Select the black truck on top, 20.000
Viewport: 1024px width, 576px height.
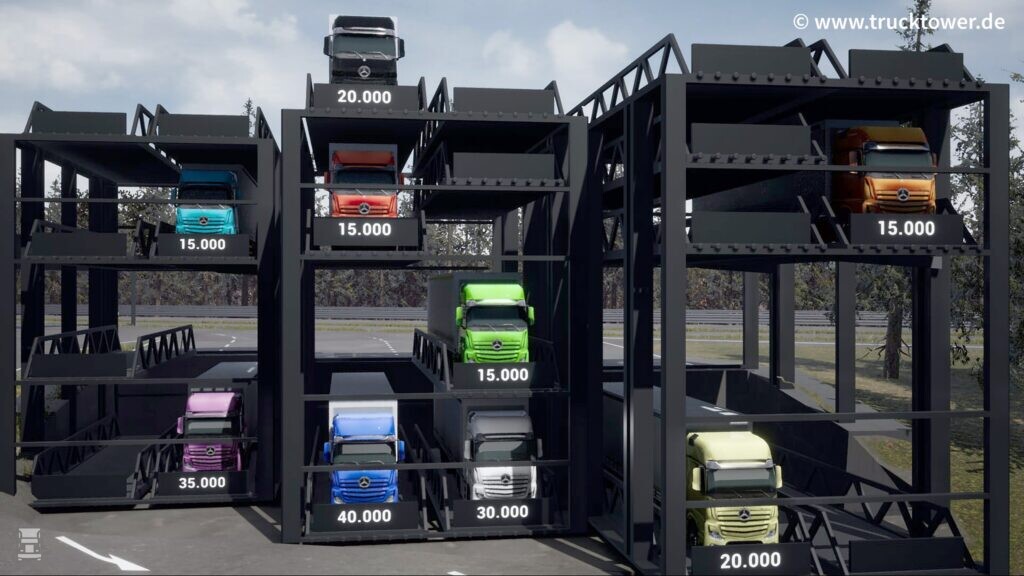[x=363, y=50]
